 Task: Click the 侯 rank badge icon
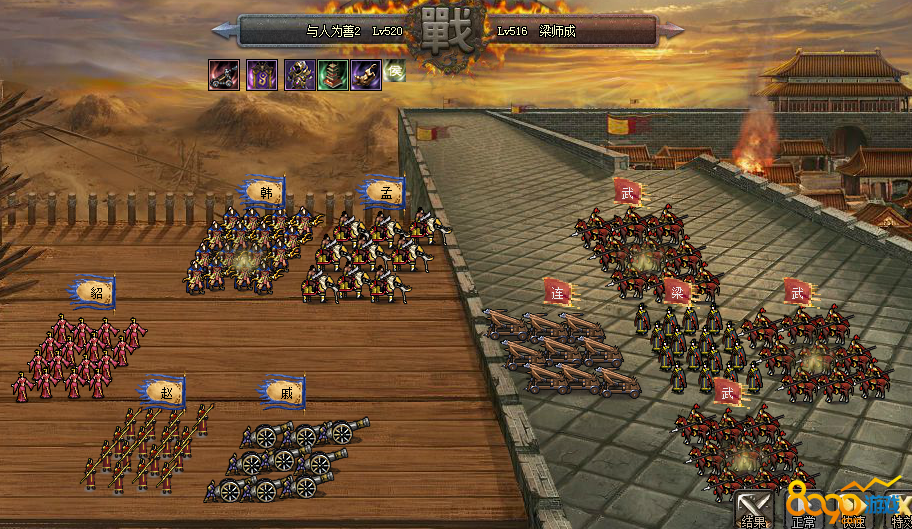[395, 70]
